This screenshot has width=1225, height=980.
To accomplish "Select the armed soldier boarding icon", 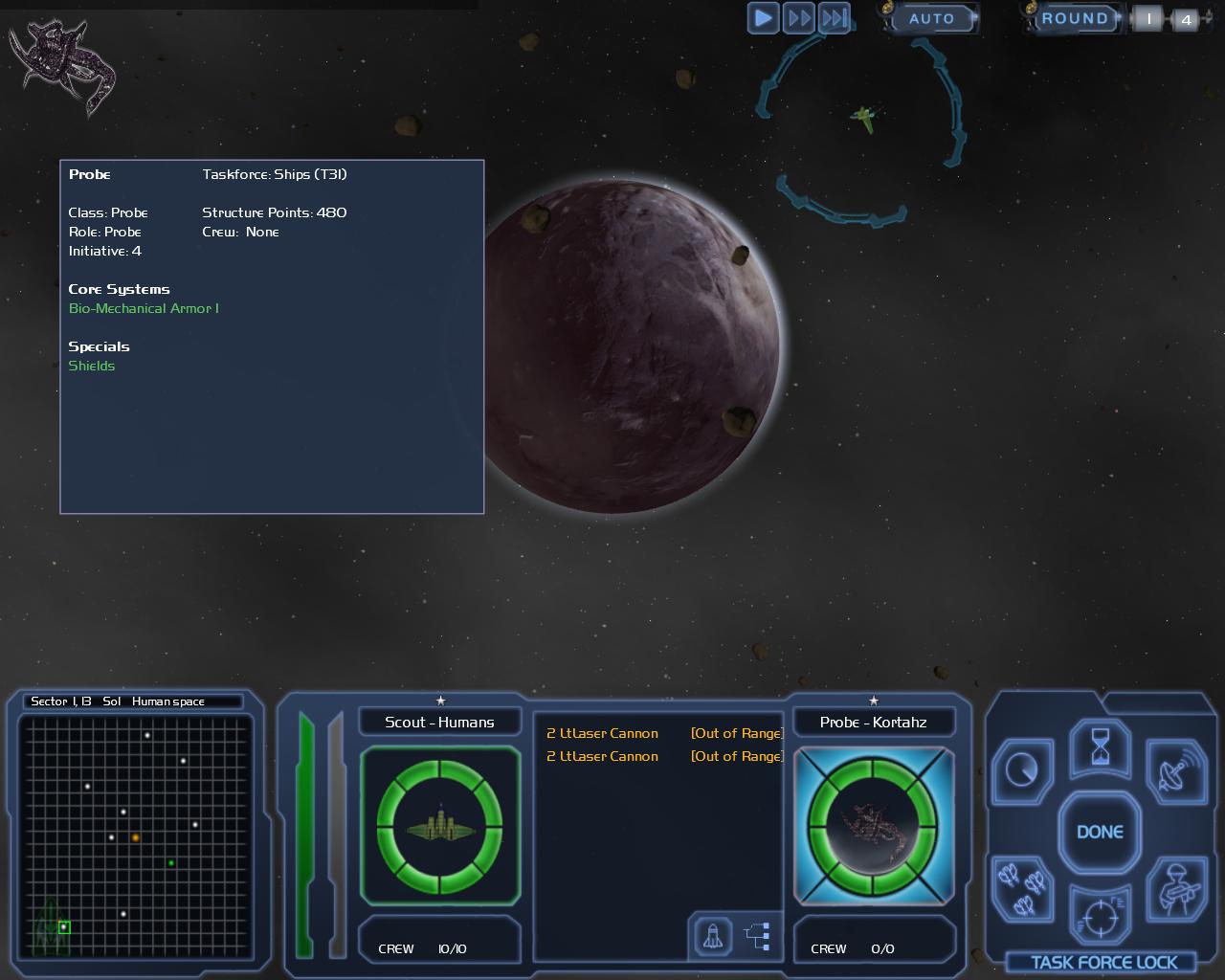I will tap(1176, 888).
